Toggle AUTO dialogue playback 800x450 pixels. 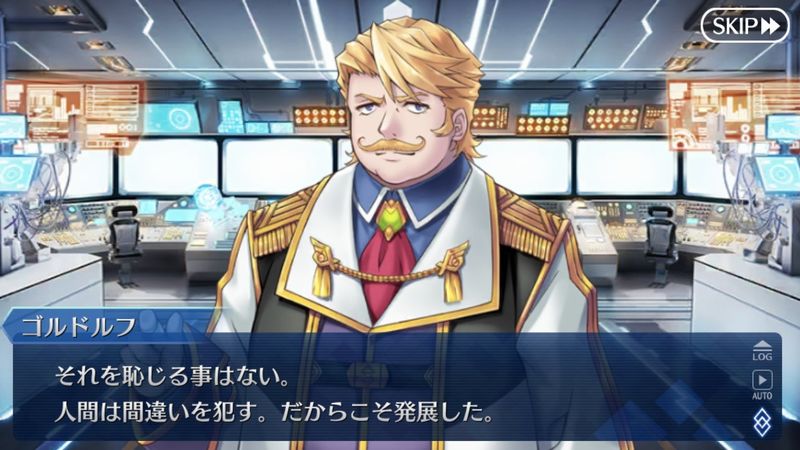click(x=763, y=384)
